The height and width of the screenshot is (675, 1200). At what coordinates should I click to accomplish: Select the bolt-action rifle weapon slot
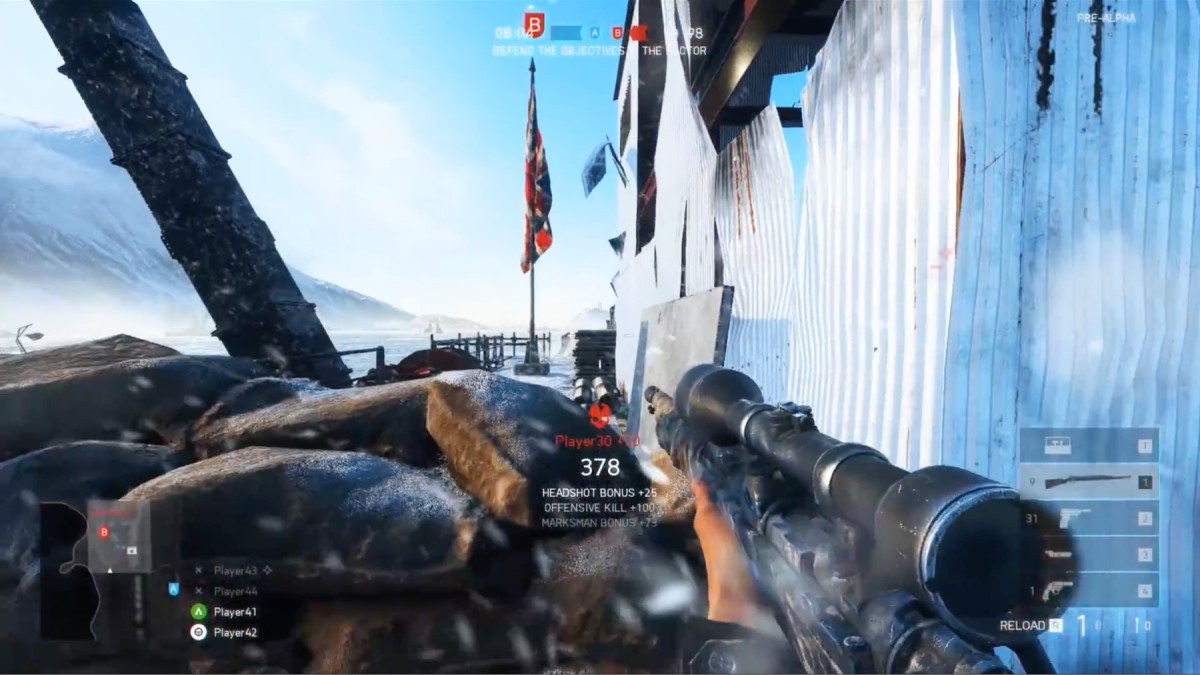[1088, 482]
